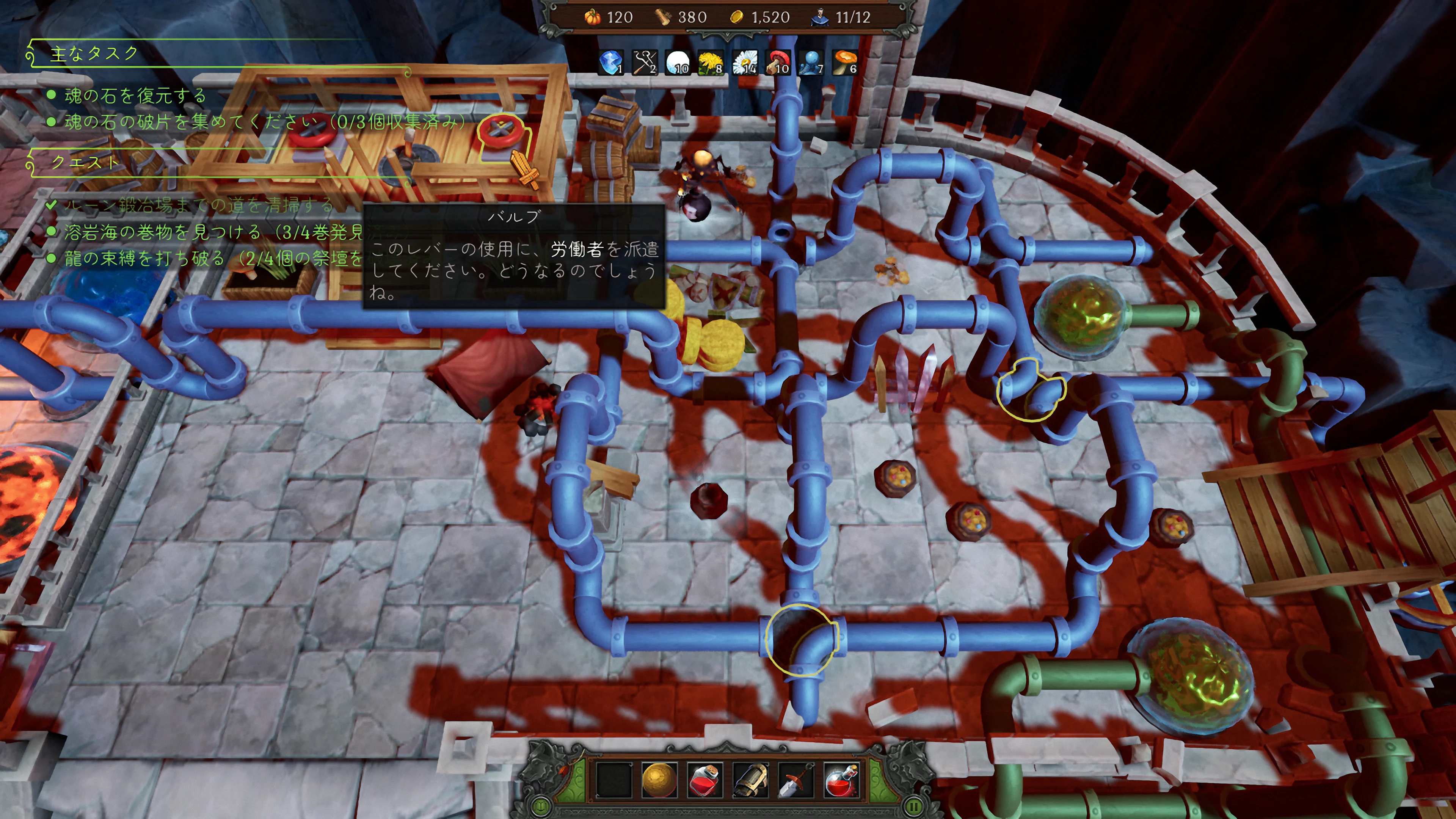Select the armored gauntlet hotbar item
Screen dimensions: 1456x819
click(x=750, y=780)
